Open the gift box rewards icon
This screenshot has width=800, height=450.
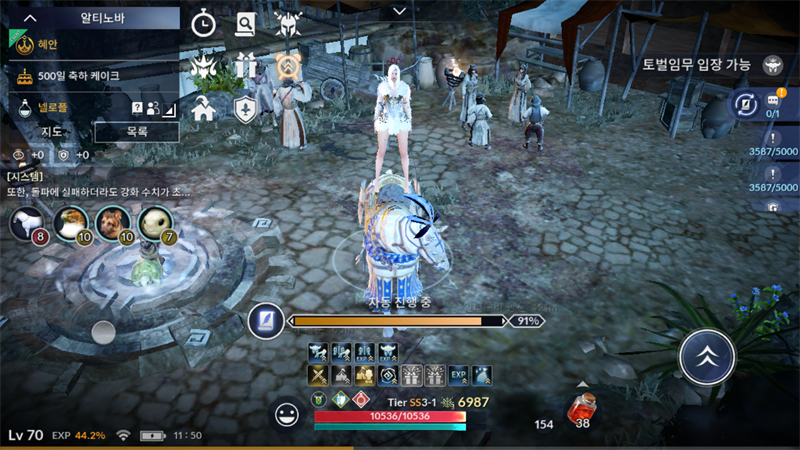coord(246,66)
